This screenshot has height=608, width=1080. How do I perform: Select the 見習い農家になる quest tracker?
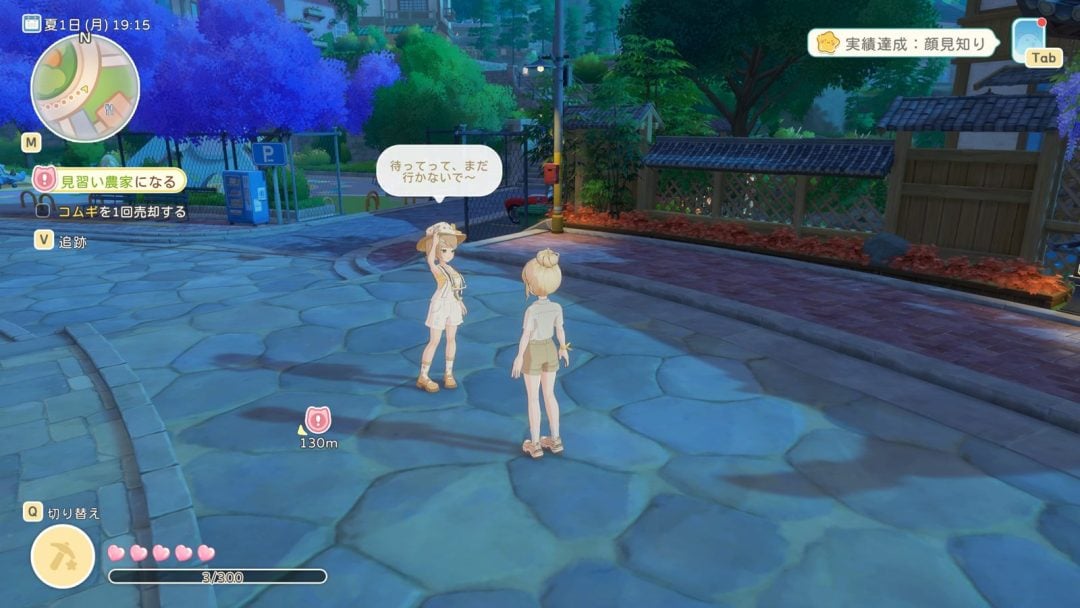coord(110,181)
